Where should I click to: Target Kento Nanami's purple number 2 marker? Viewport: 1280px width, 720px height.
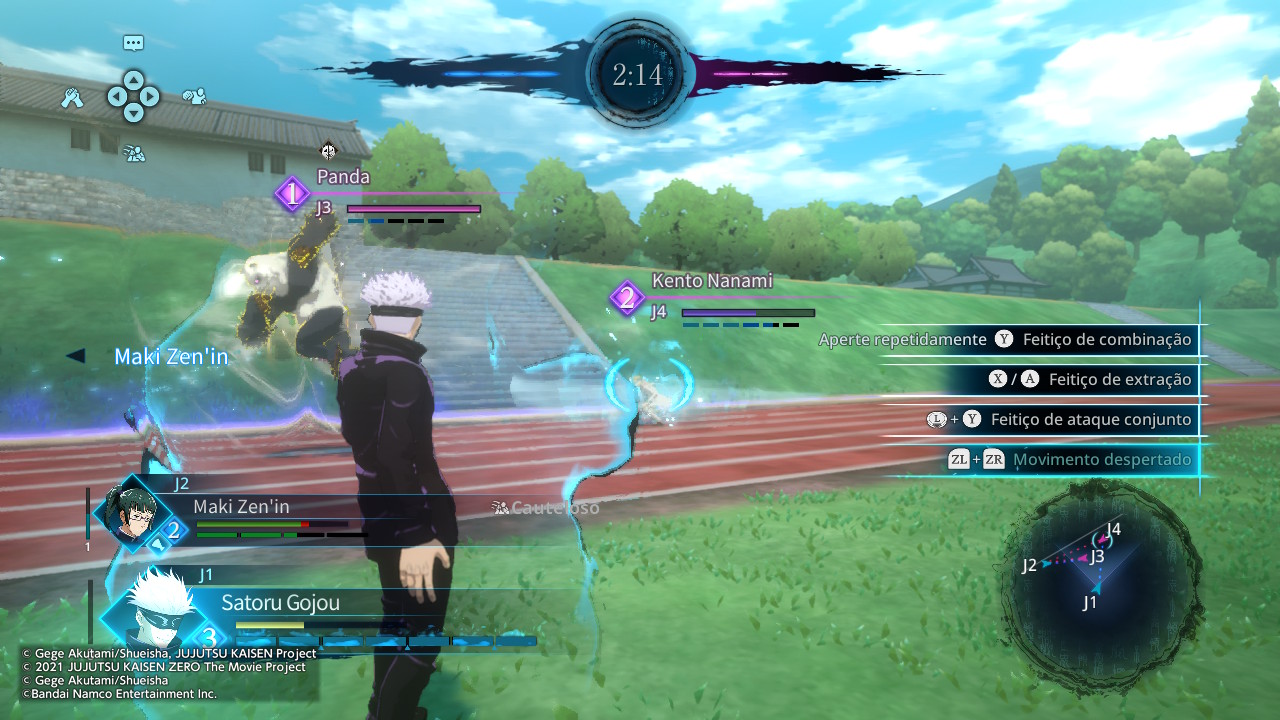pos(627,298)
